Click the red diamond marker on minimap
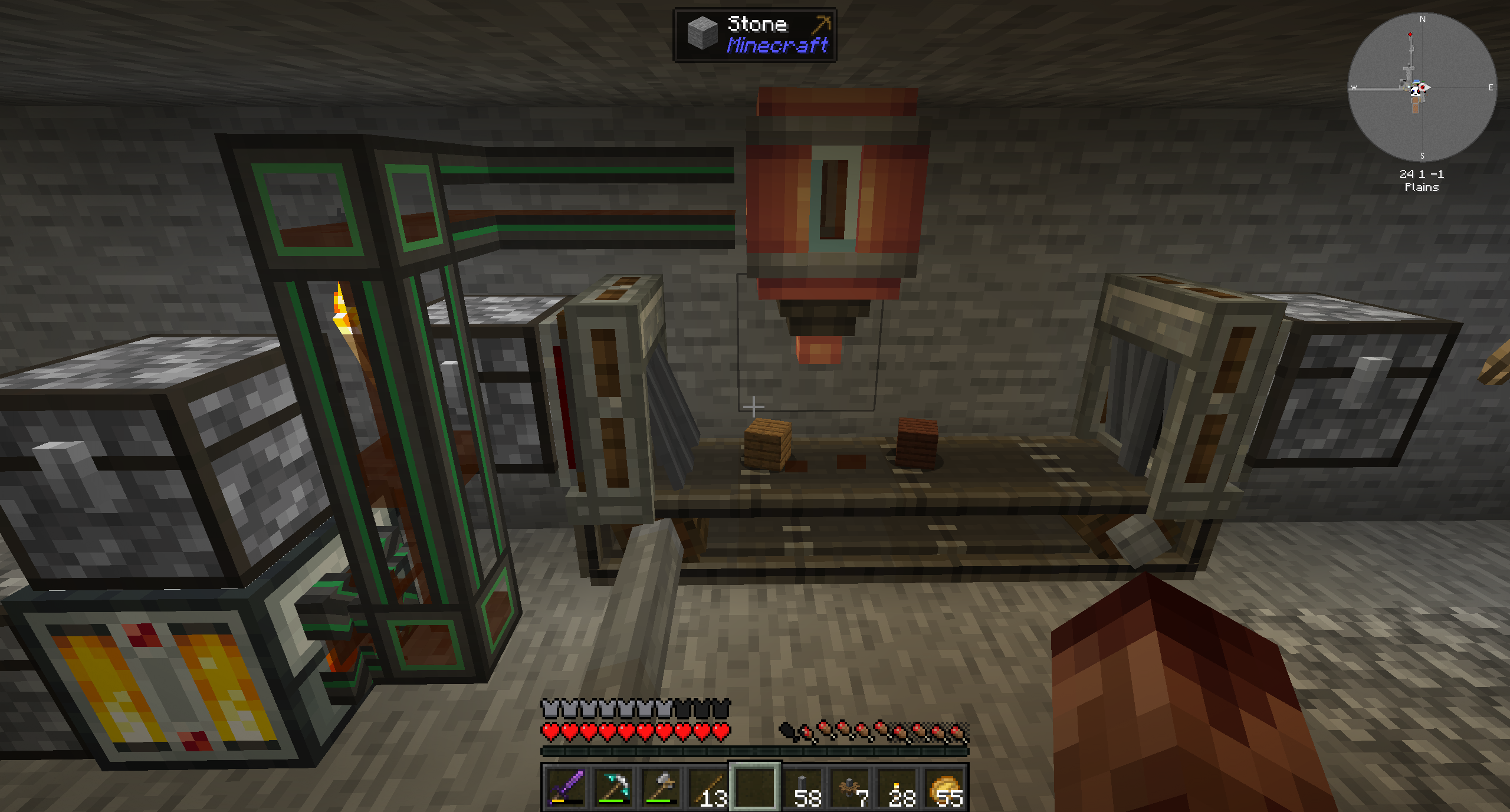Image resolution: width=1510 pixels, height=812 pixels. coord(1410,35)
